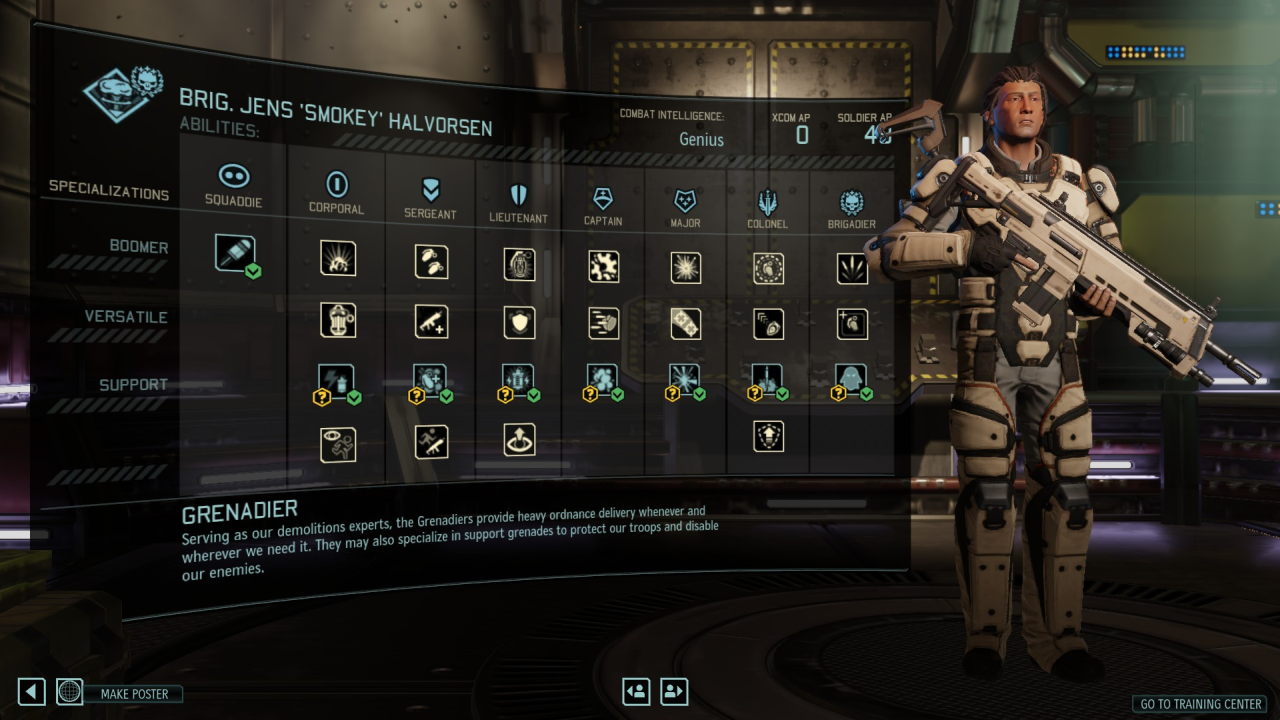Choose the Major starburst ability icon
Viewport: 1280px width, 720px height.
[686, 267]
